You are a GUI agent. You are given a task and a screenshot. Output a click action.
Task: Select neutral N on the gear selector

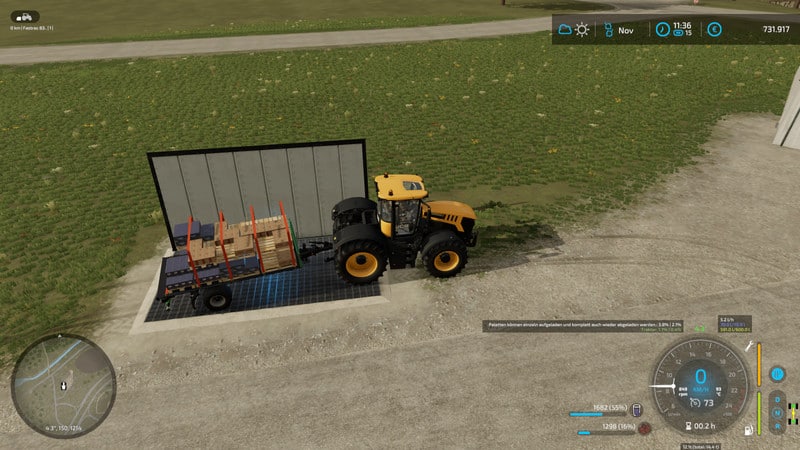coord(777,411)
